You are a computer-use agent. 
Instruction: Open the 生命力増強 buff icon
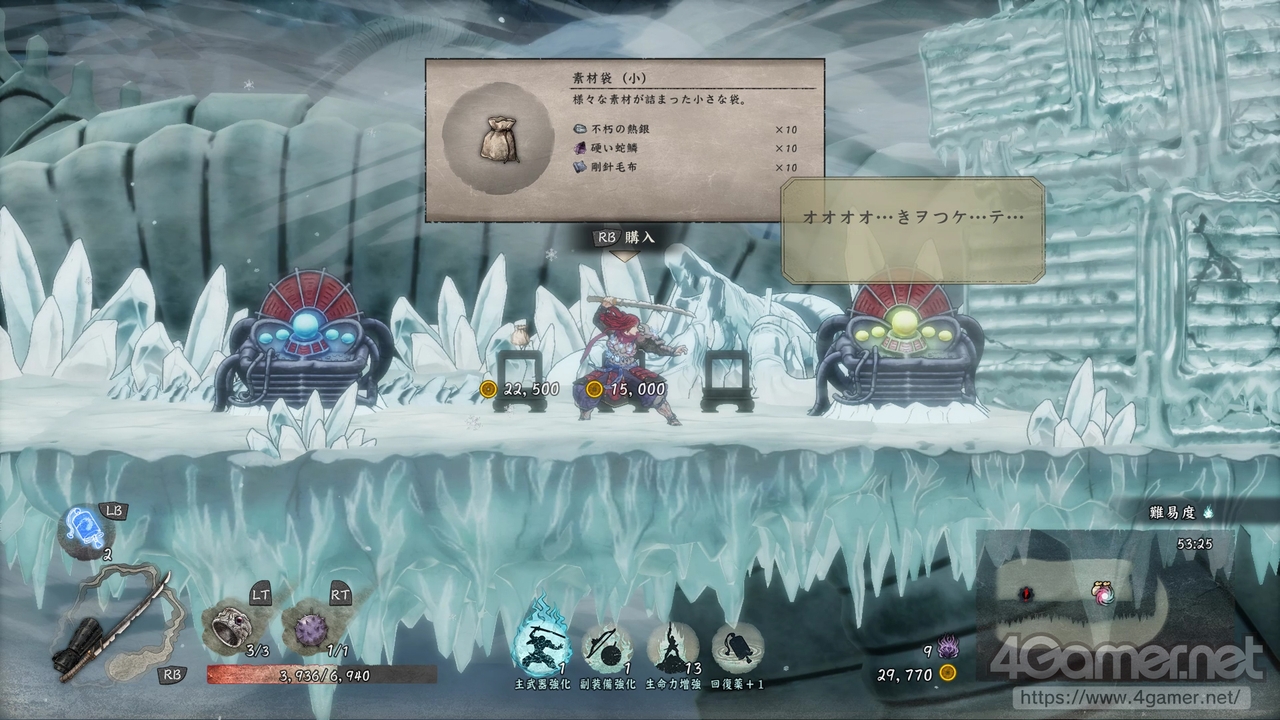click(x=671, y=644)
